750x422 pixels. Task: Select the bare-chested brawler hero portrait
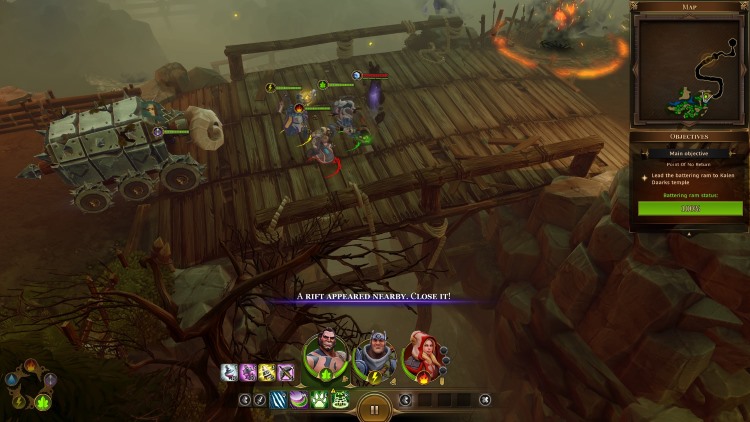(x=326, y=355)
